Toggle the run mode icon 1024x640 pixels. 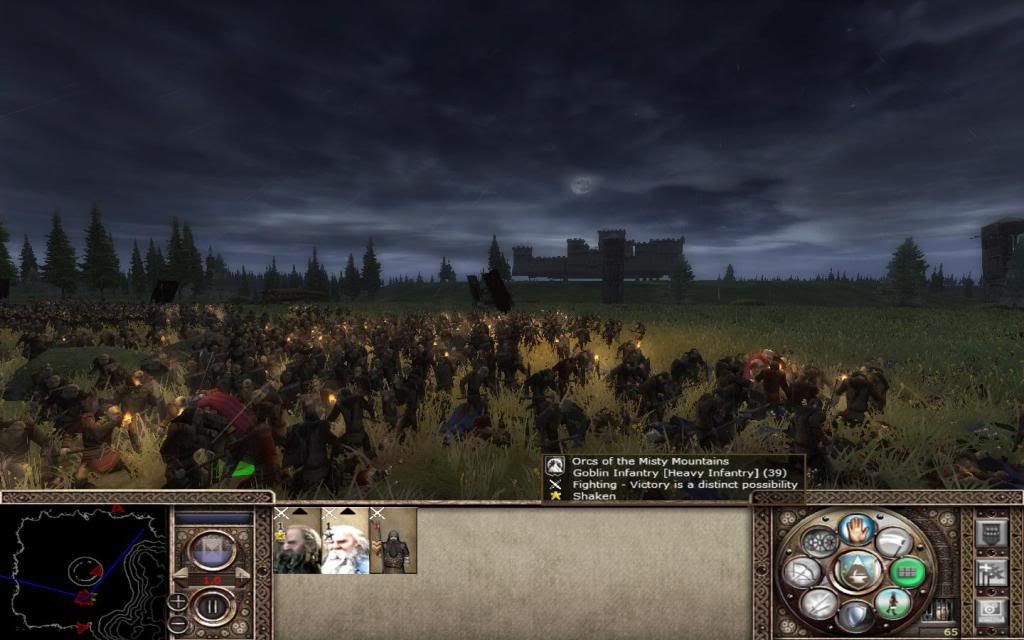click(x=893, y=602)
